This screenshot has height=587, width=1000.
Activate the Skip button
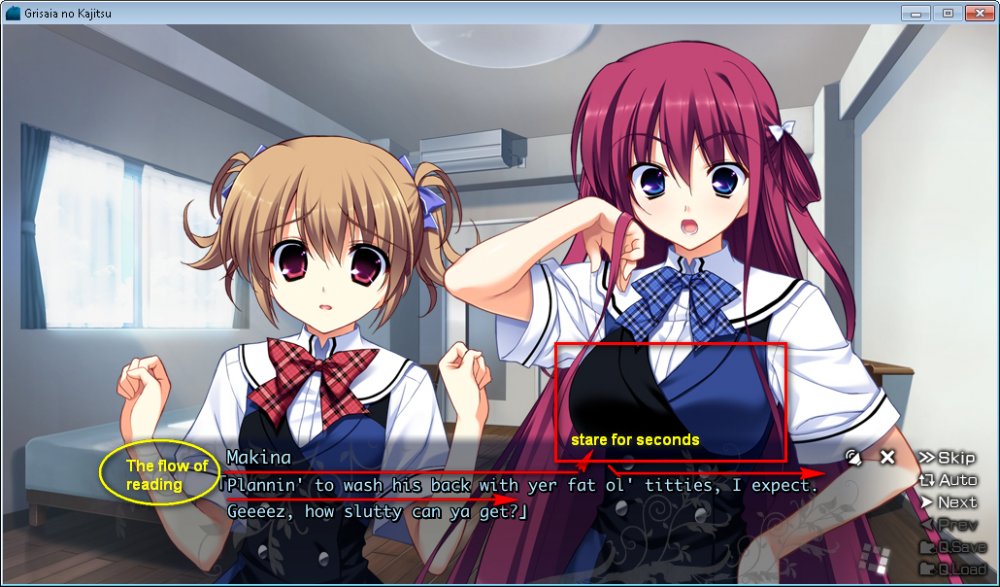(x=946, y=457)
